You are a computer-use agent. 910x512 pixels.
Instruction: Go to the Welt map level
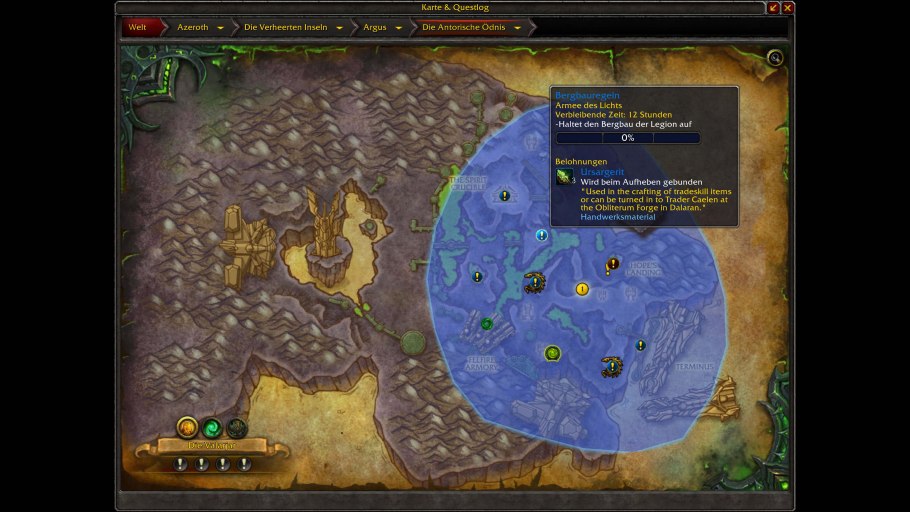(x=137, y=27)
